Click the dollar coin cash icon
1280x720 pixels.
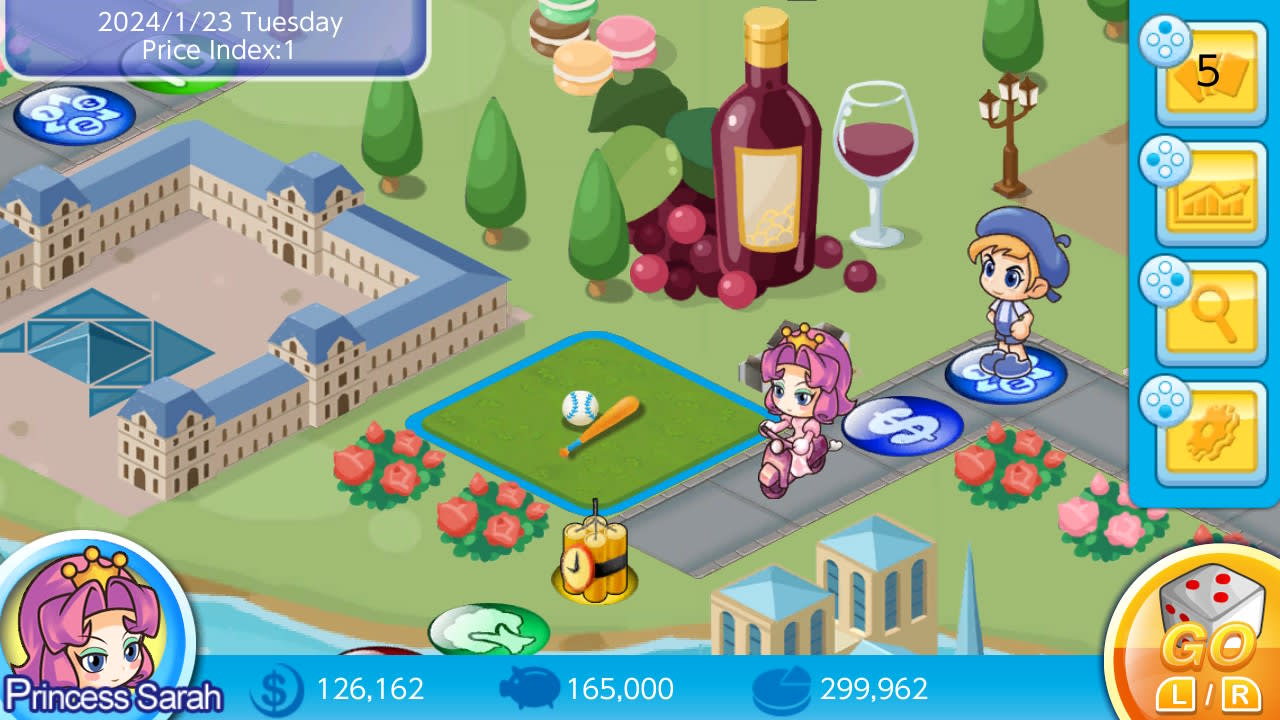pos(277,689)
